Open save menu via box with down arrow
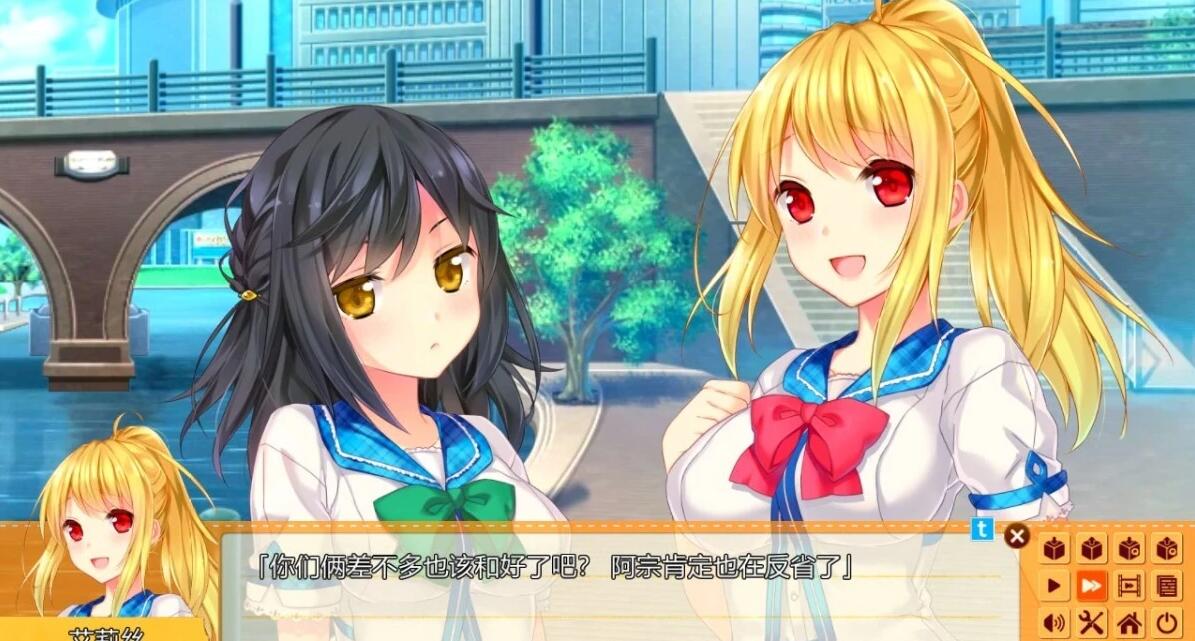 [1055, 548]
